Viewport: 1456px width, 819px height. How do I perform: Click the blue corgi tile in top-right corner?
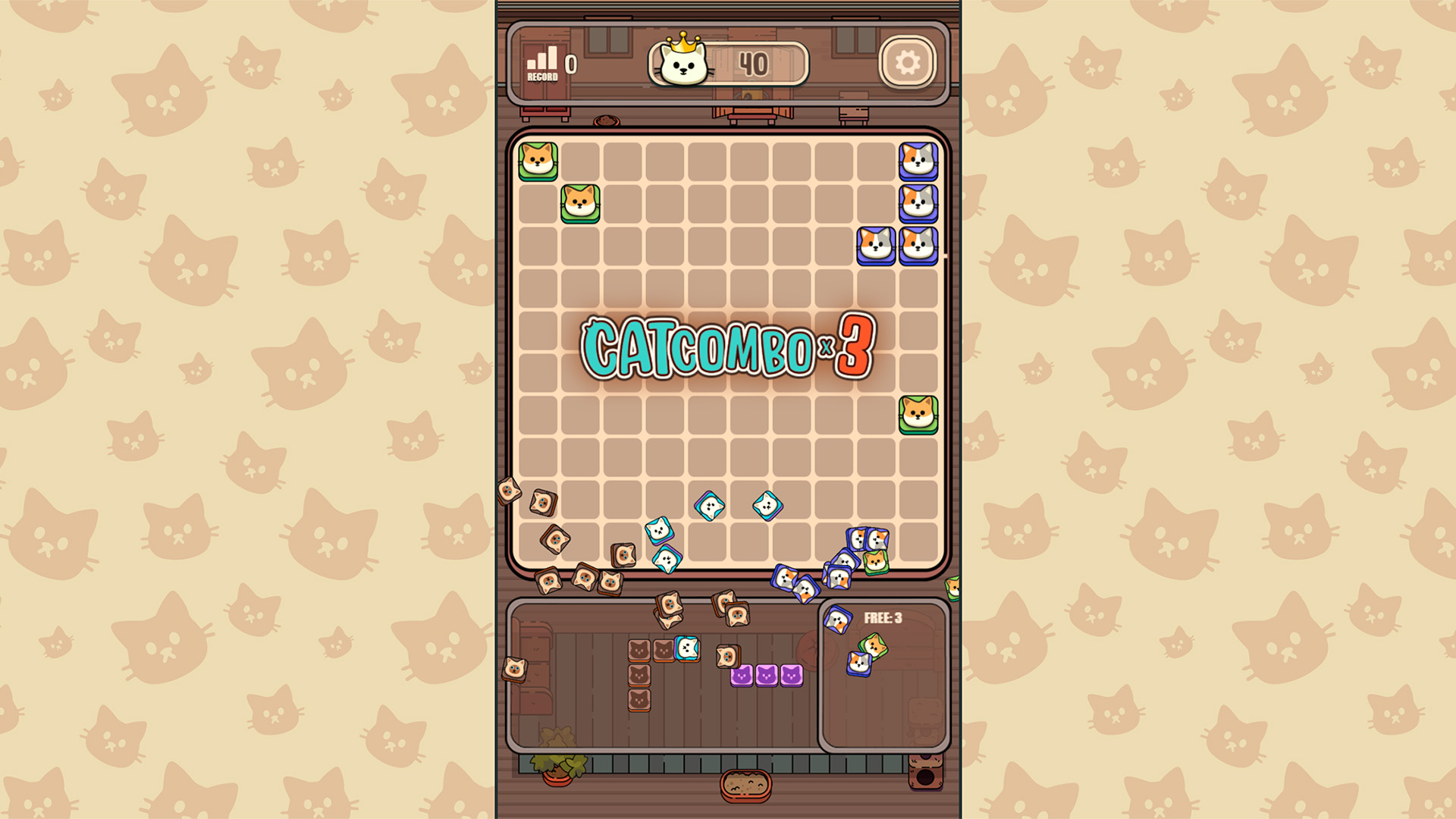pos(919,161)
